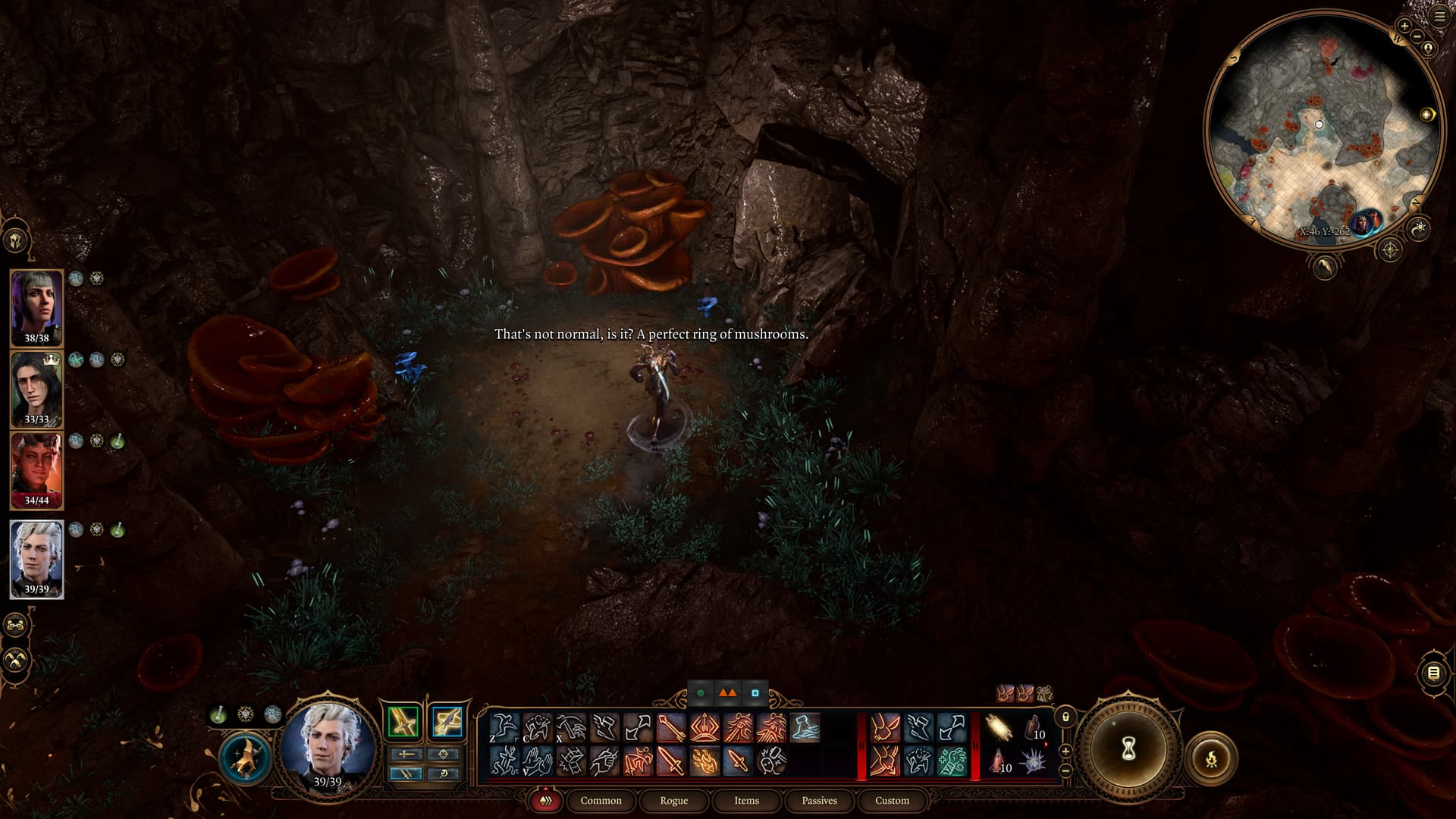Zoom out on the minimap
The height and width of the screenshot is (819, 1456).
[1417, 36]
